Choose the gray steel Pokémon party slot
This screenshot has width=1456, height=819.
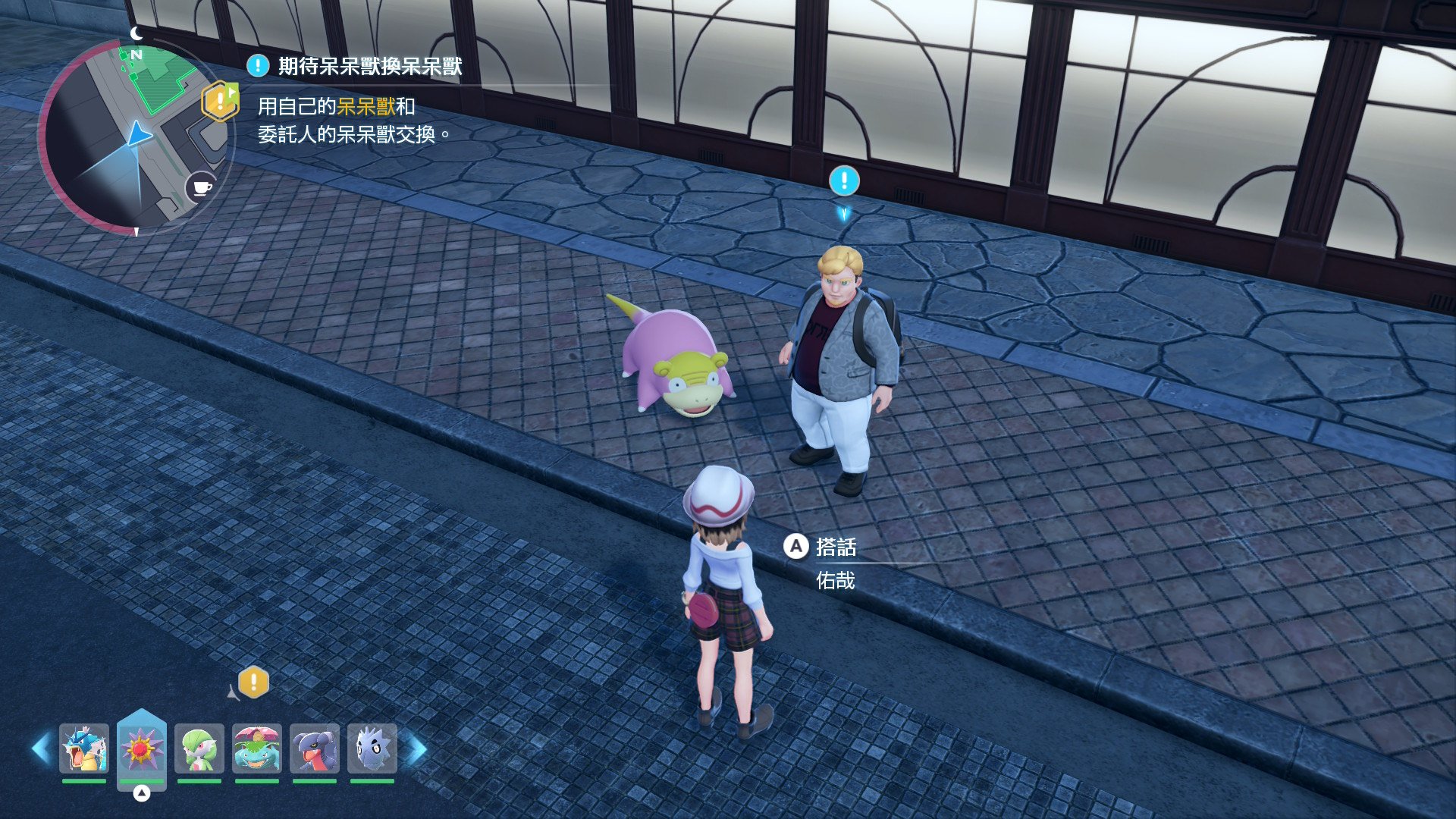click(372, 748)
